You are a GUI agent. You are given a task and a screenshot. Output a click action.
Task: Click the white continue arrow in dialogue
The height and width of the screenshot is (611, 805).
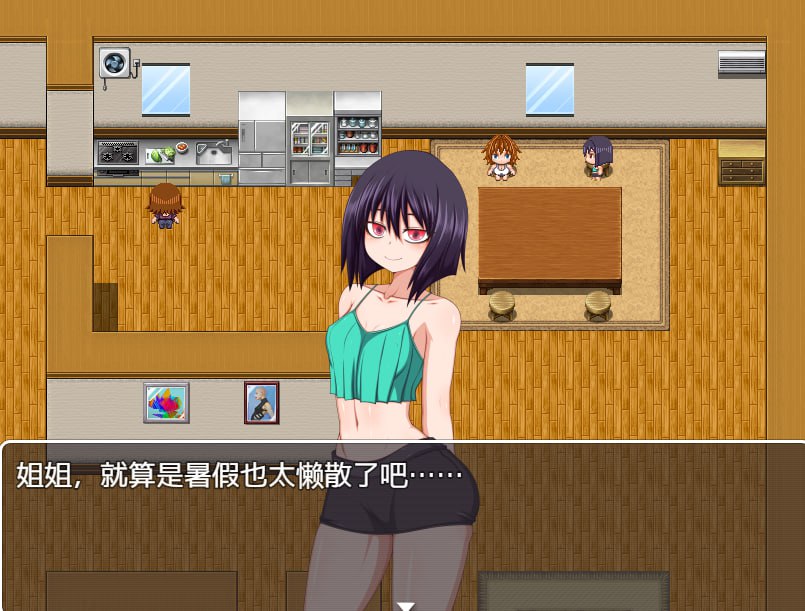click(x=405, y=605)
